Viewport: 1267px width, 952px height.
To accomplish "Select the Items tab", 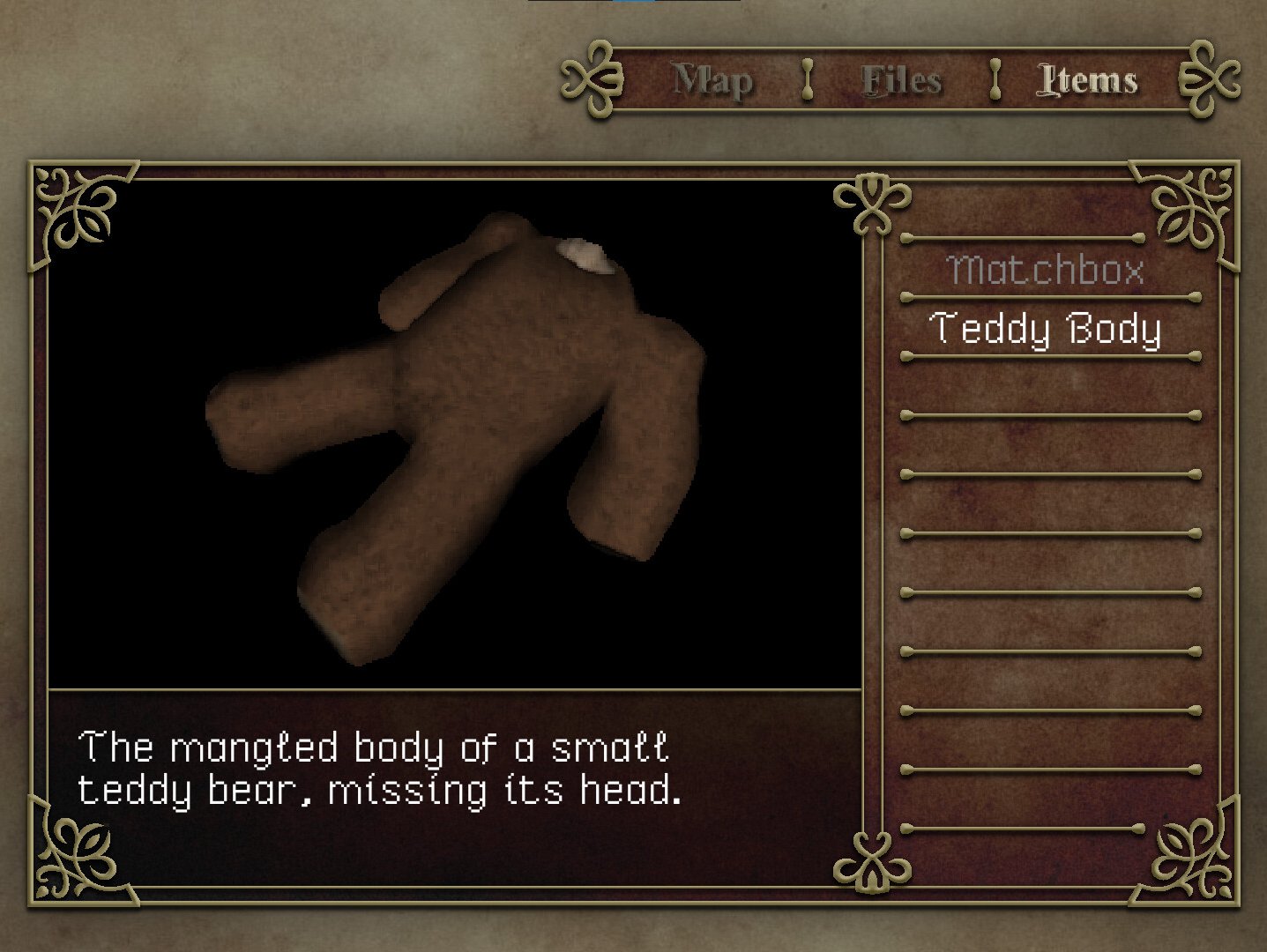I will (1087, 81).
